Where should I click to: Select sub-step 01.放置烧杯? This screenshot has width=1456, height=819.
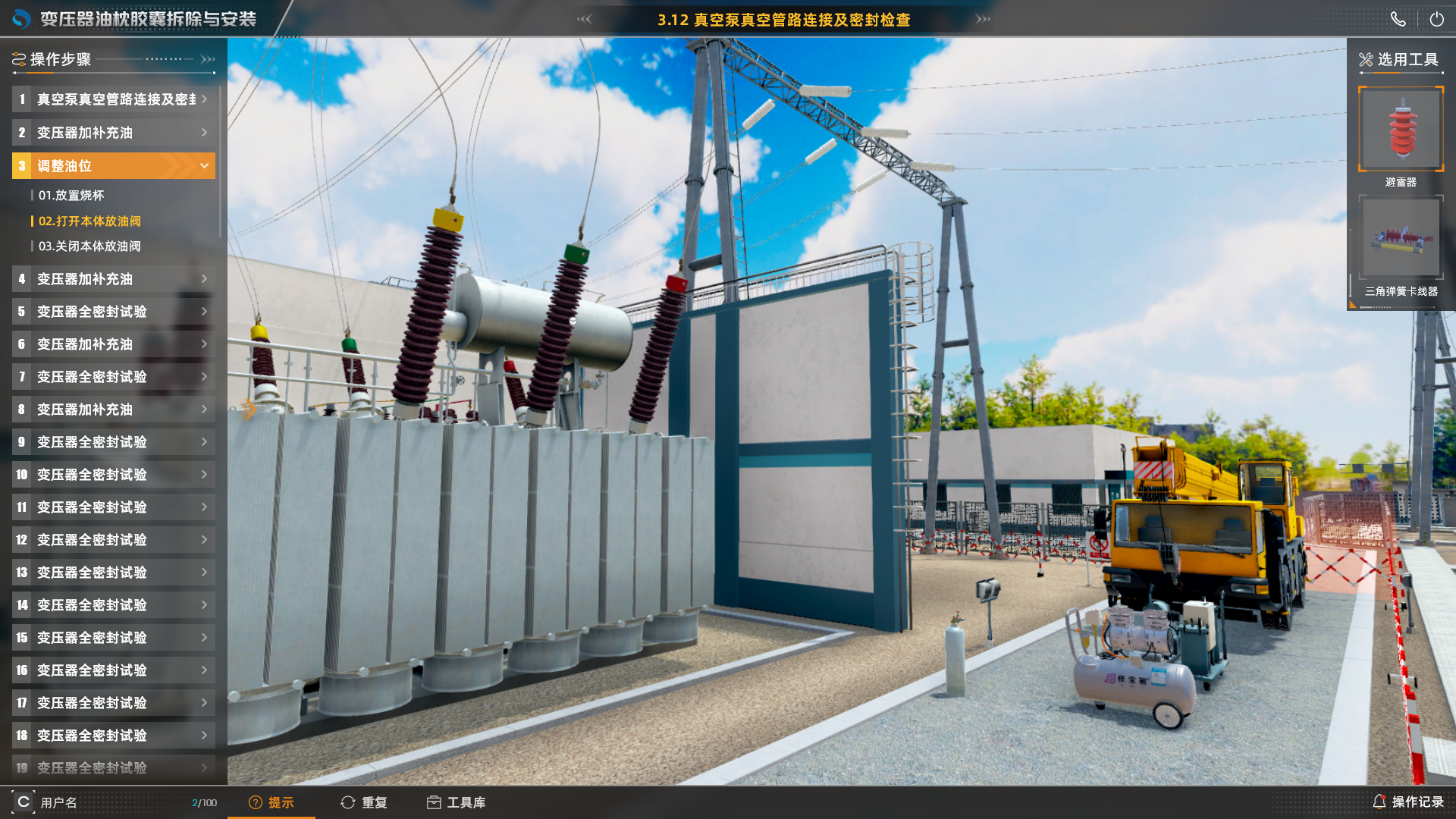71,196
